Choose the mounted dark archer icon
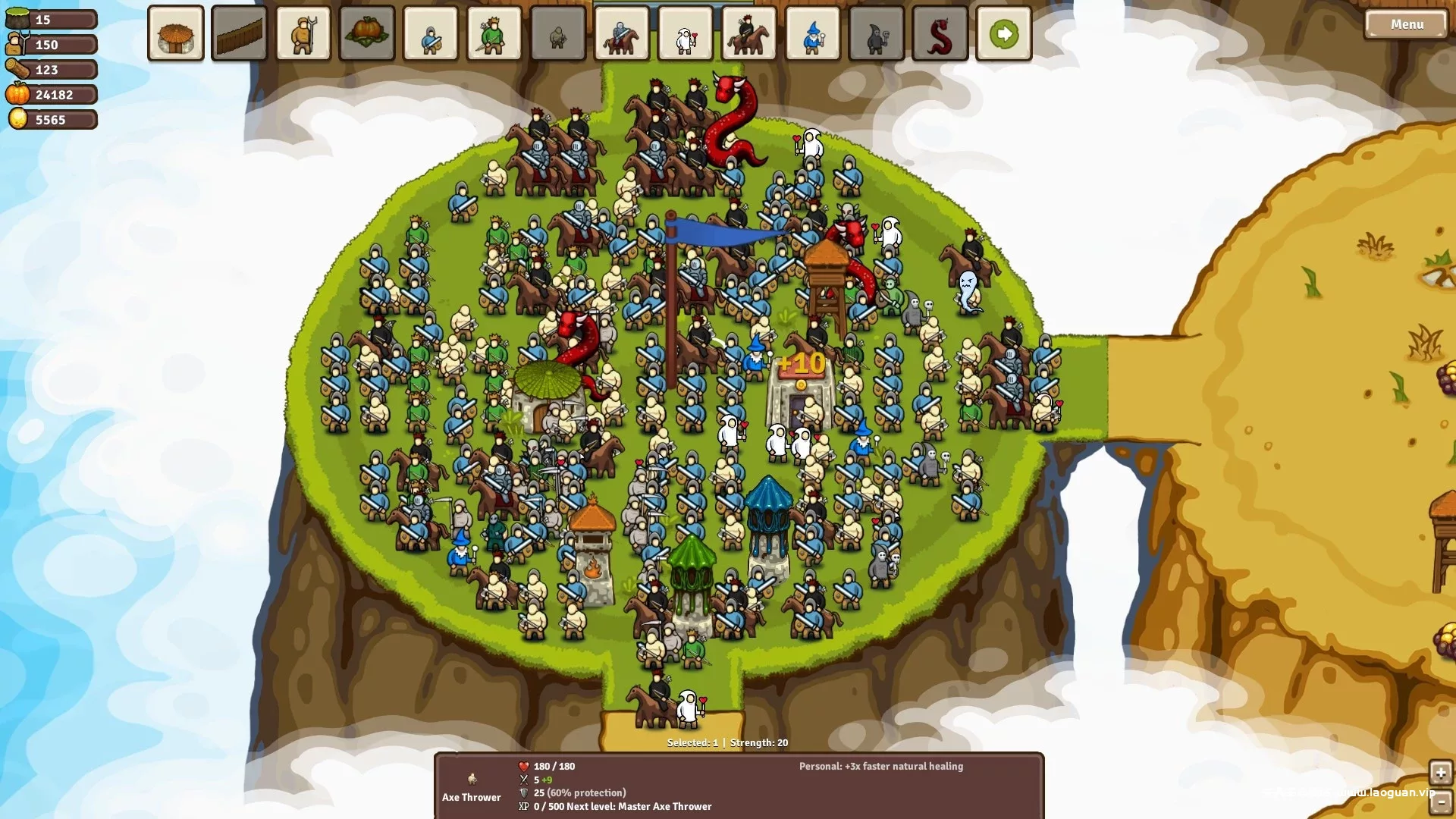This screenshot has width=1456, height=819. click(749, 34)
